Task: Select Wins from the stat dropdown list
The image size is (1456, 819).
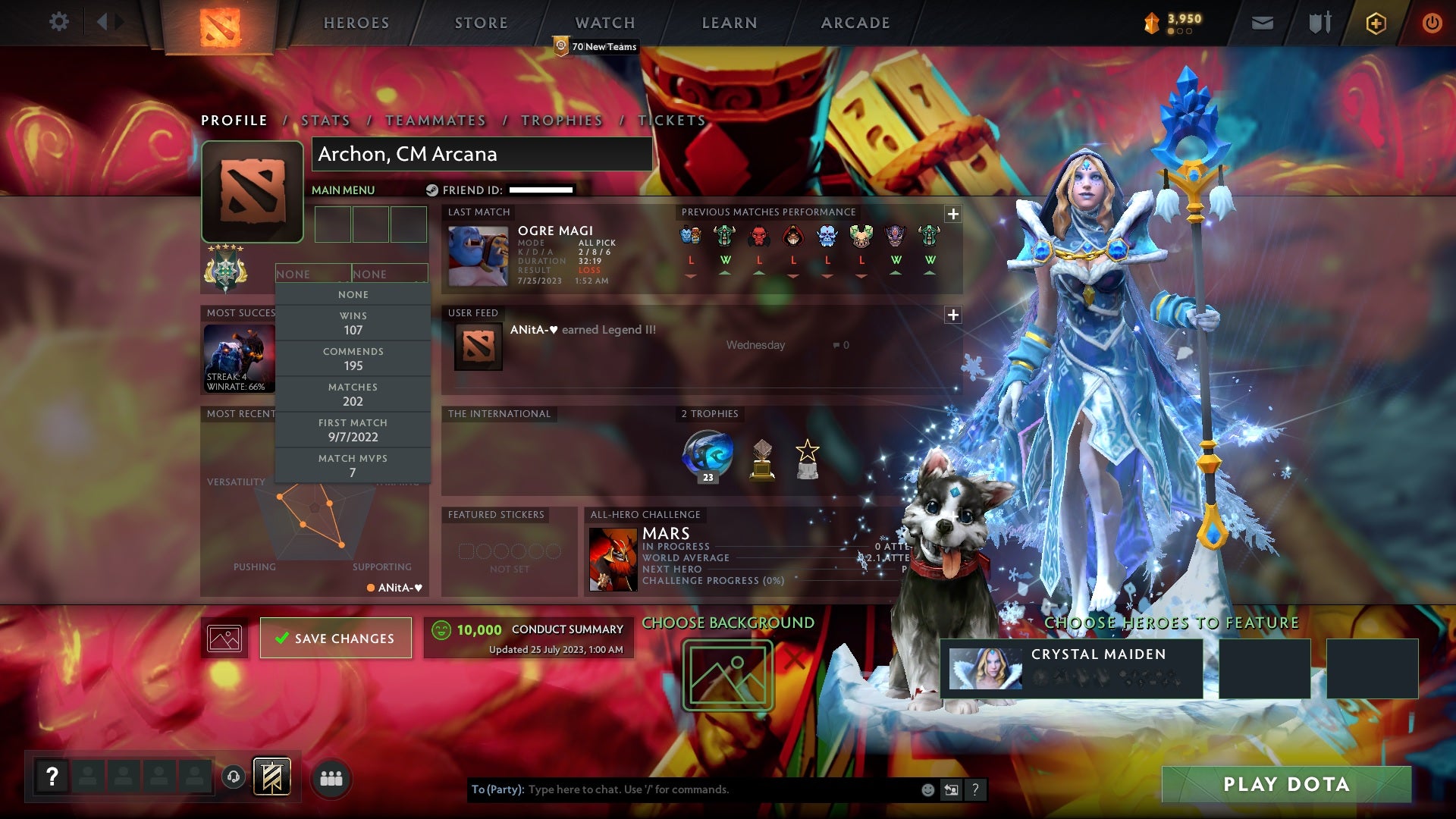Action: tap(353, 323)
